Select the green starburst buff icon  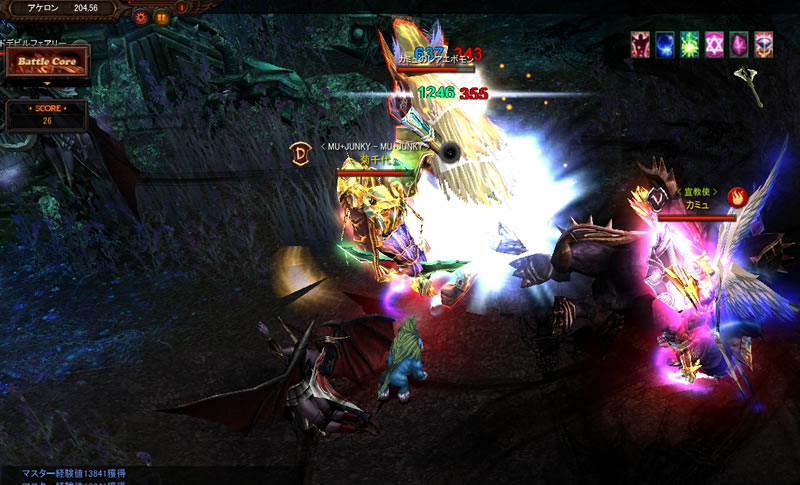[x=690, y=44]
